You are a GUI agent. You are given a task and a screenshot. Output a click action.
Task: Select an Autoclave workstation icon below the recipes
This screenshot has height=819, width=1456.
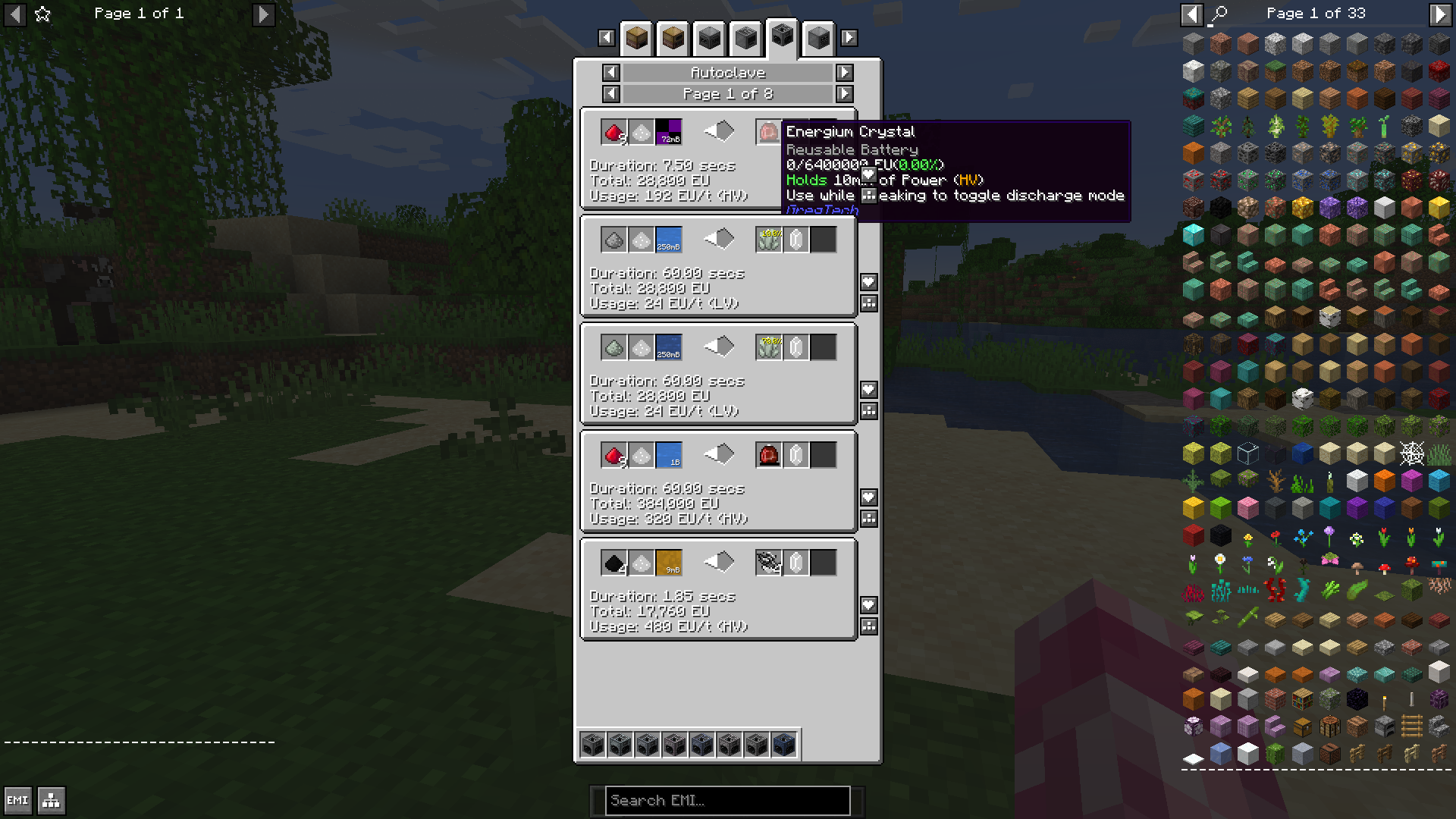[x=594, y=745]
